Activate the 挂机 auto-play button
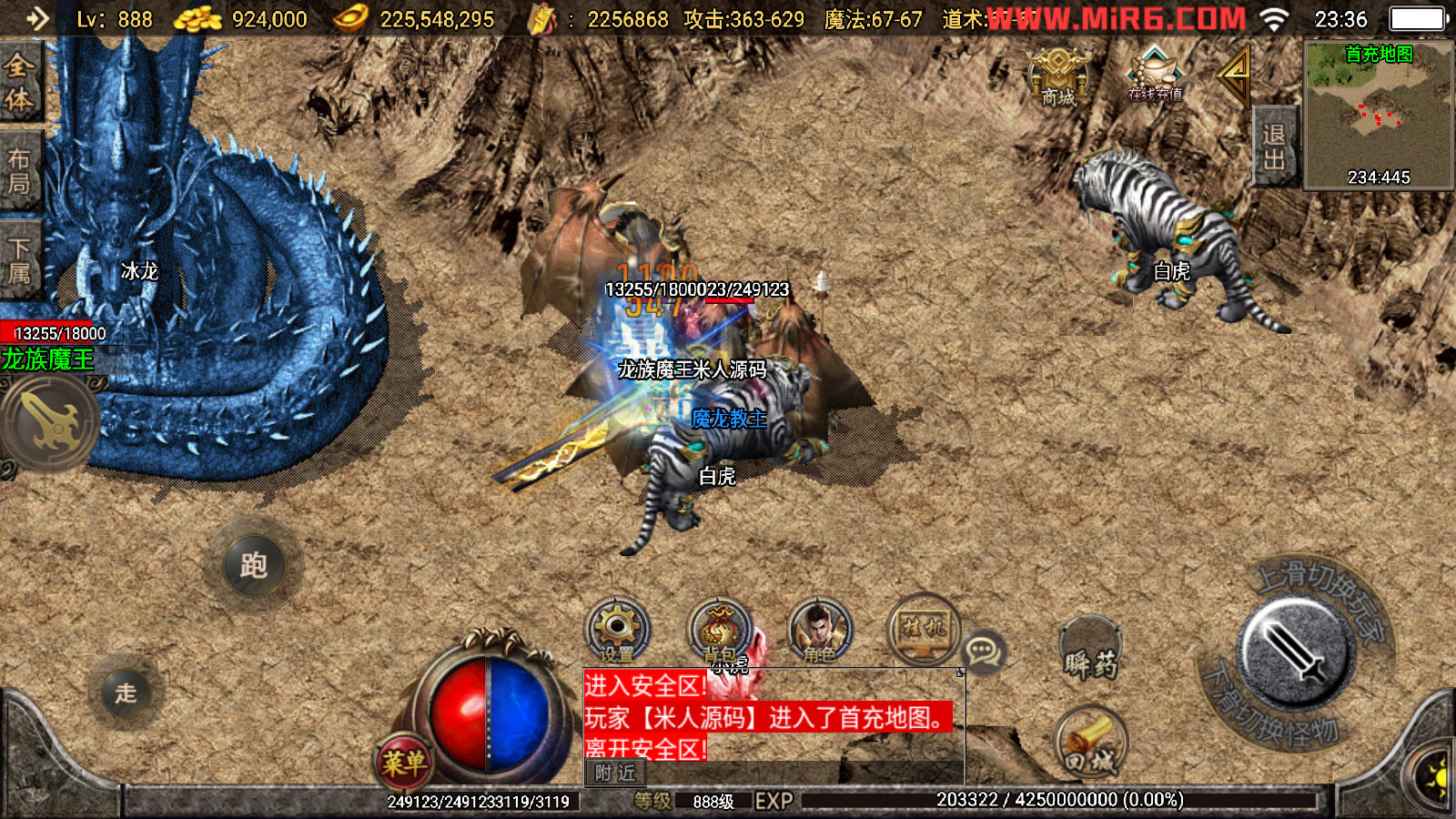Viewport: 1456px width, 819px height. pyautogui.click(x=923, y=628)
